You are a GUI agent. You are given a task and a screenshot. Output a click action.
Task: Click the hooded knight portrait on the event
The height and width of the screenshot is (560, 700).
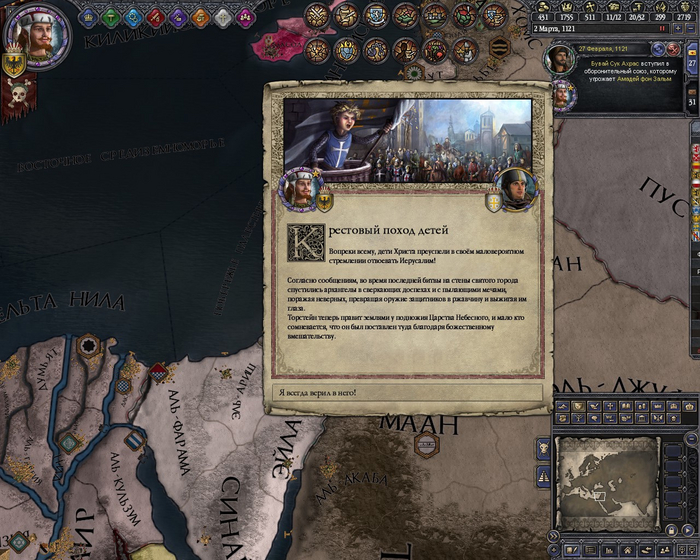[x=517, y=187]
